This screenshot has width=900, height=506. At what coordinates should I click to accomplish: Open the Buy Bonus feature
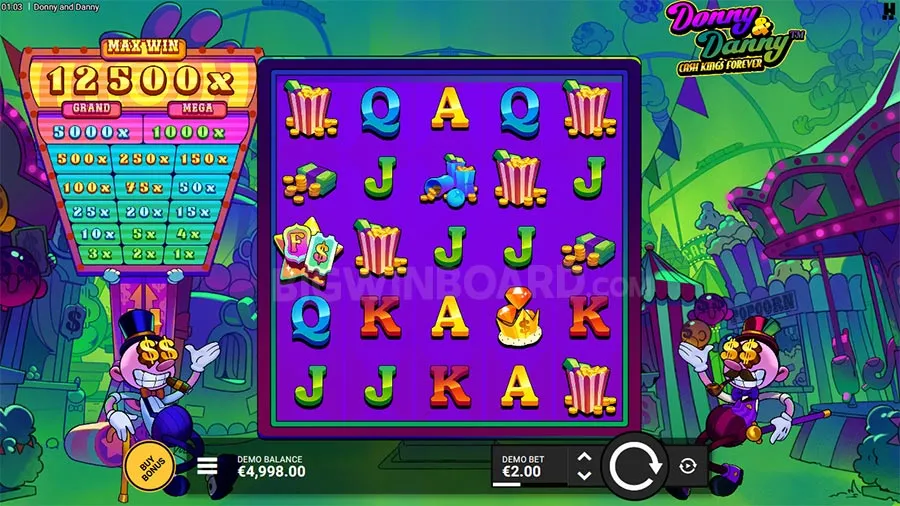148,466
